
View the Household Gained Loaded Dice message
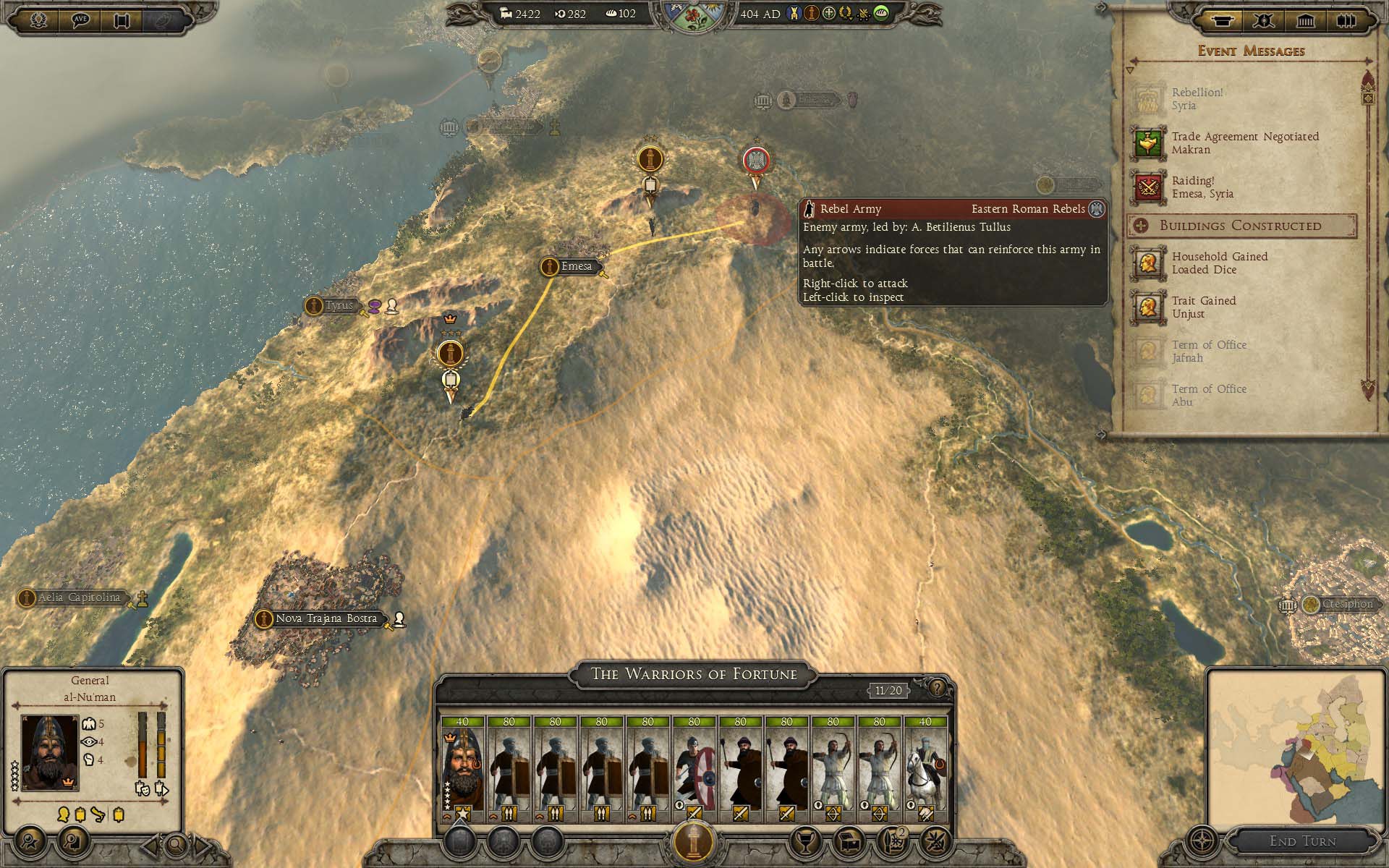1219,263
